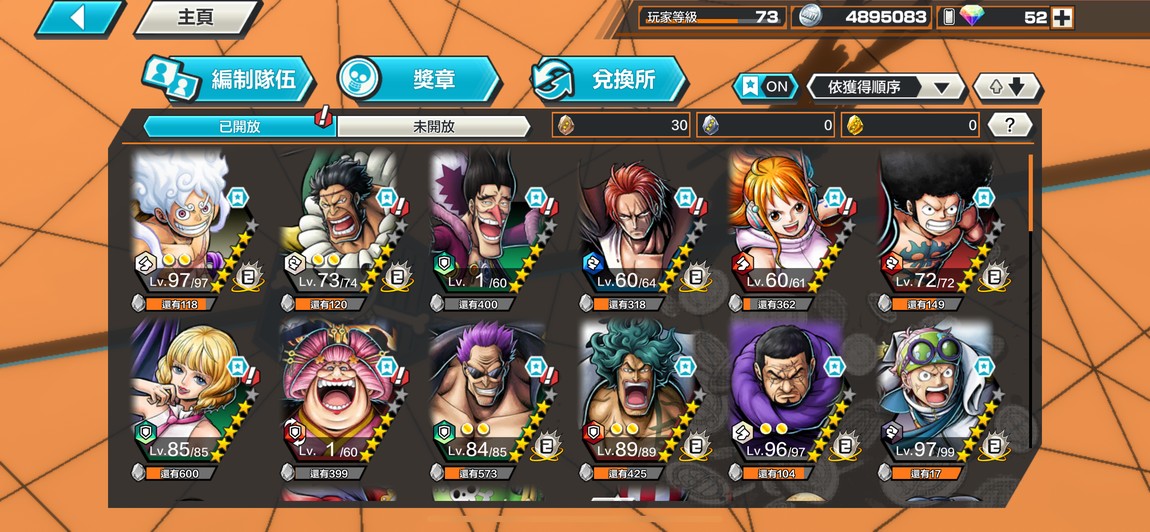Add rainbow diamonds with plus button
Image resolution: width=1150 pixels, height=532 pixels.
1061,17
